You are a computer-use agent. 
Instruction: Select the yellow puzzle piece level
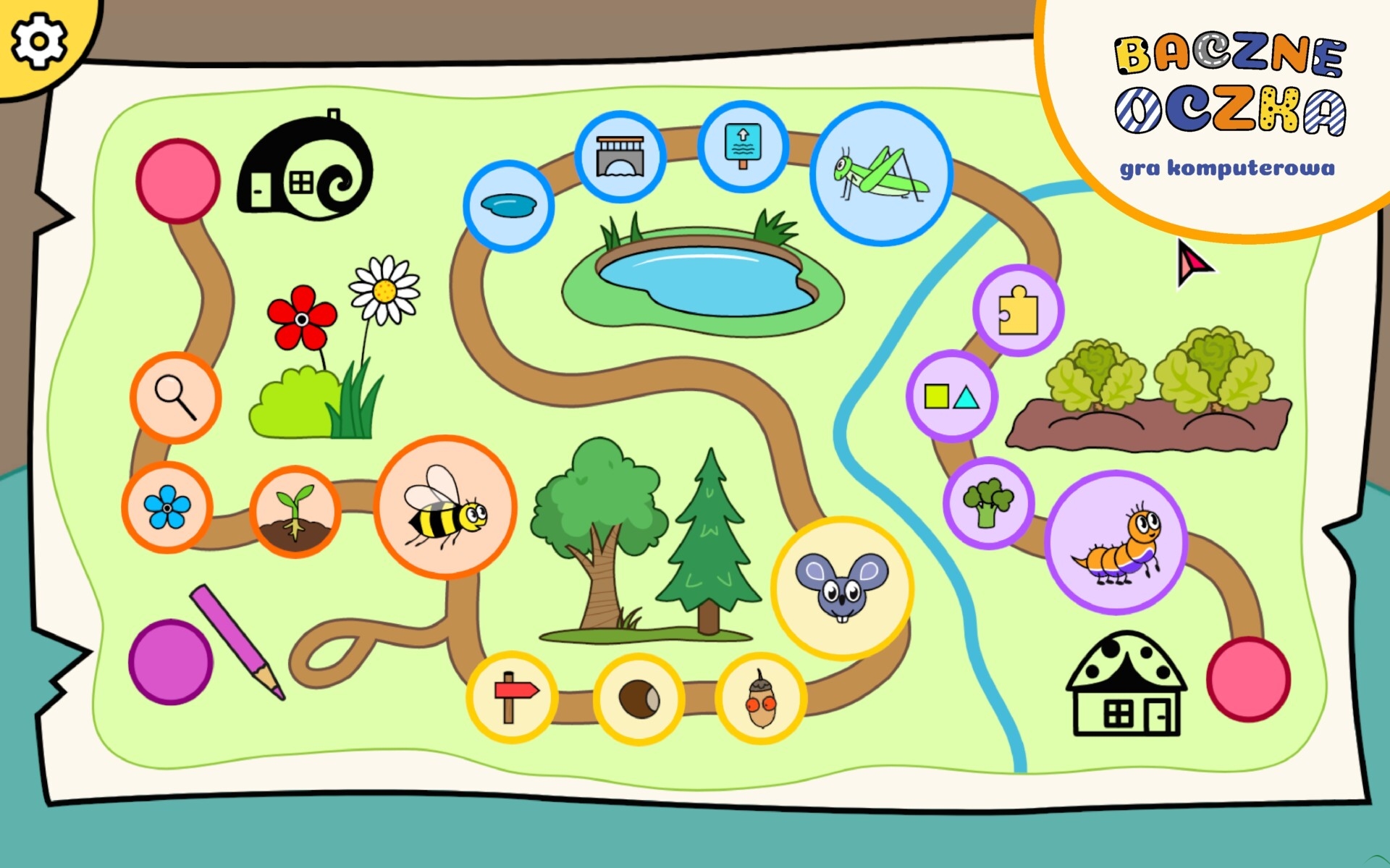pos(1018,311)
